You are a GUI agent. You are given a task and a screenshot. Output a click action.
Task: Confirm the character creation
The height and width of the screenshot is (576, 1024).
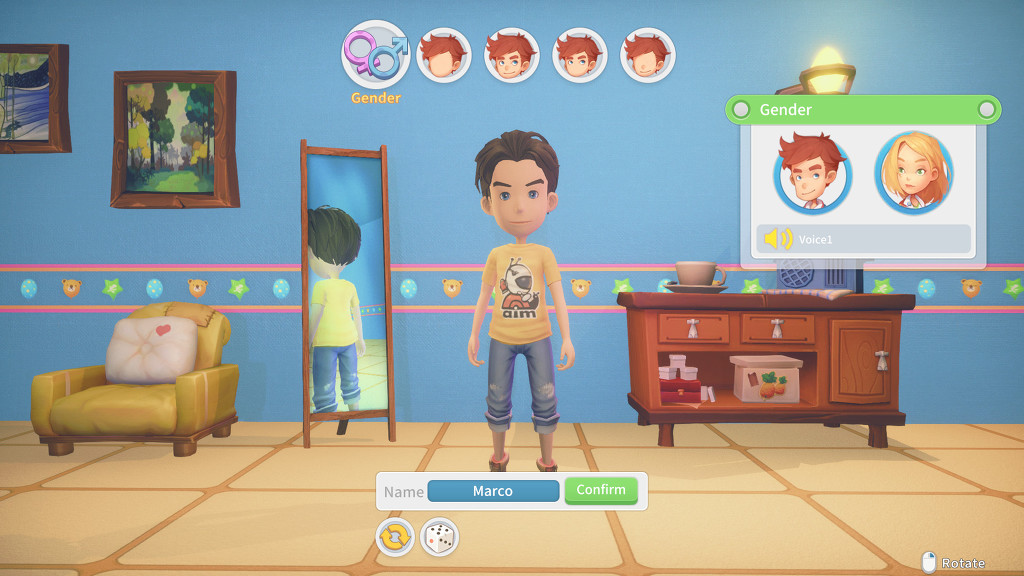click(x=601, y=490)
